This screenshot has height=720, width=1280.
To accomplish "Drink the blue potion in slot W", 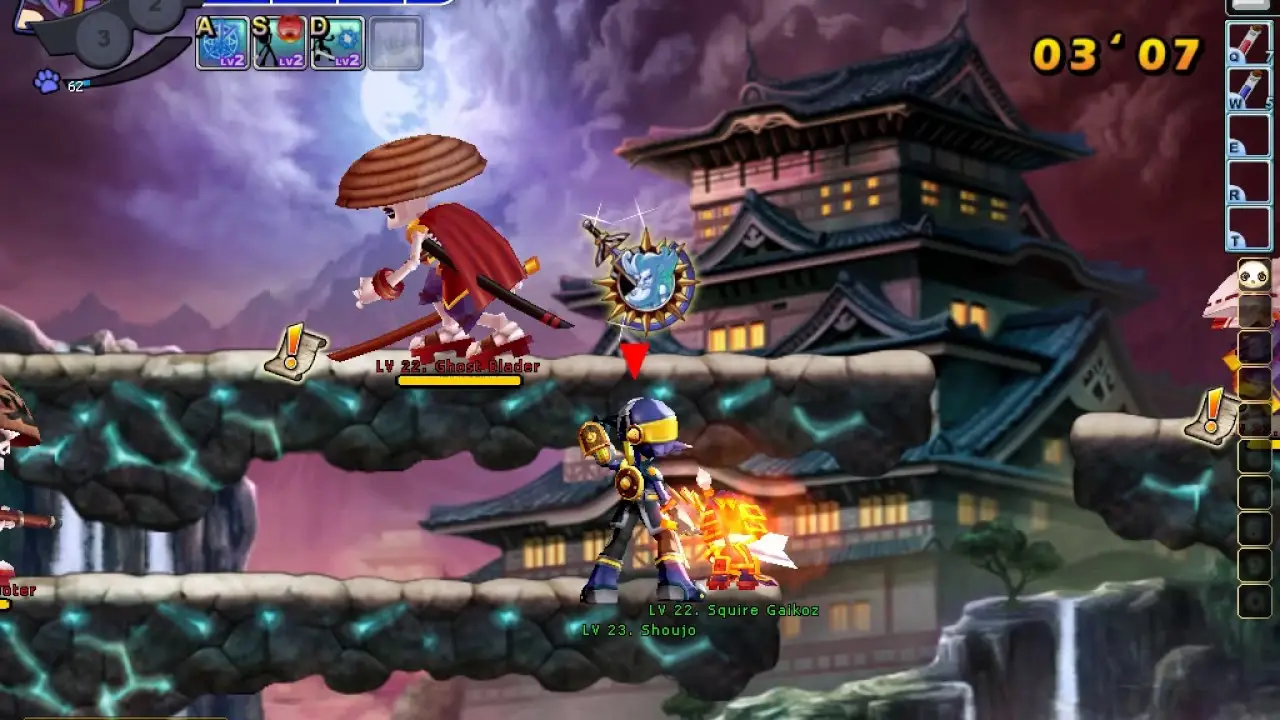I will tap(1248, 90).
